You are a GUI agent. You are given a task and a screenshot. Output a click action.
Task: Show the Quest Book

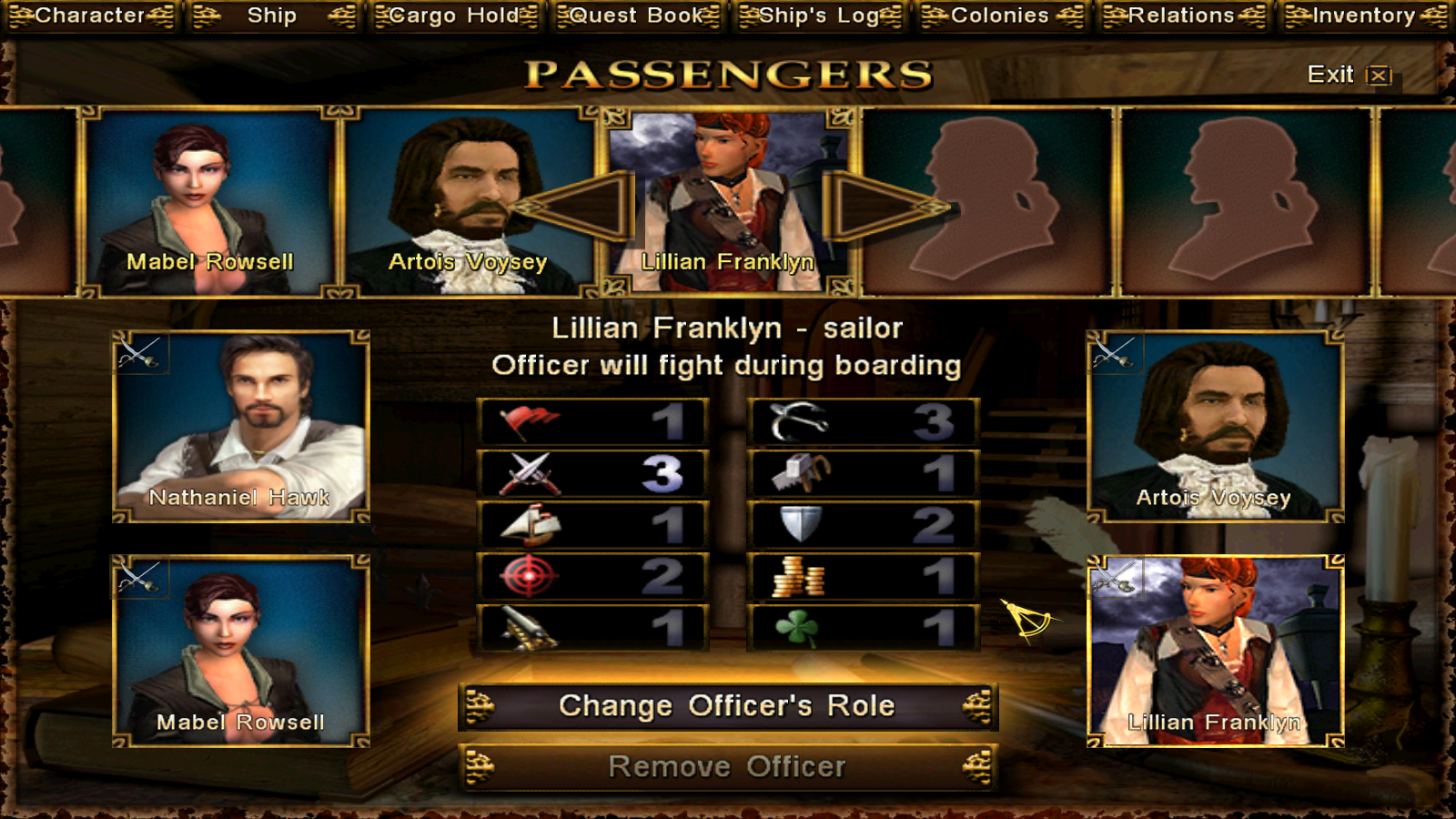[x=637, y=15]
